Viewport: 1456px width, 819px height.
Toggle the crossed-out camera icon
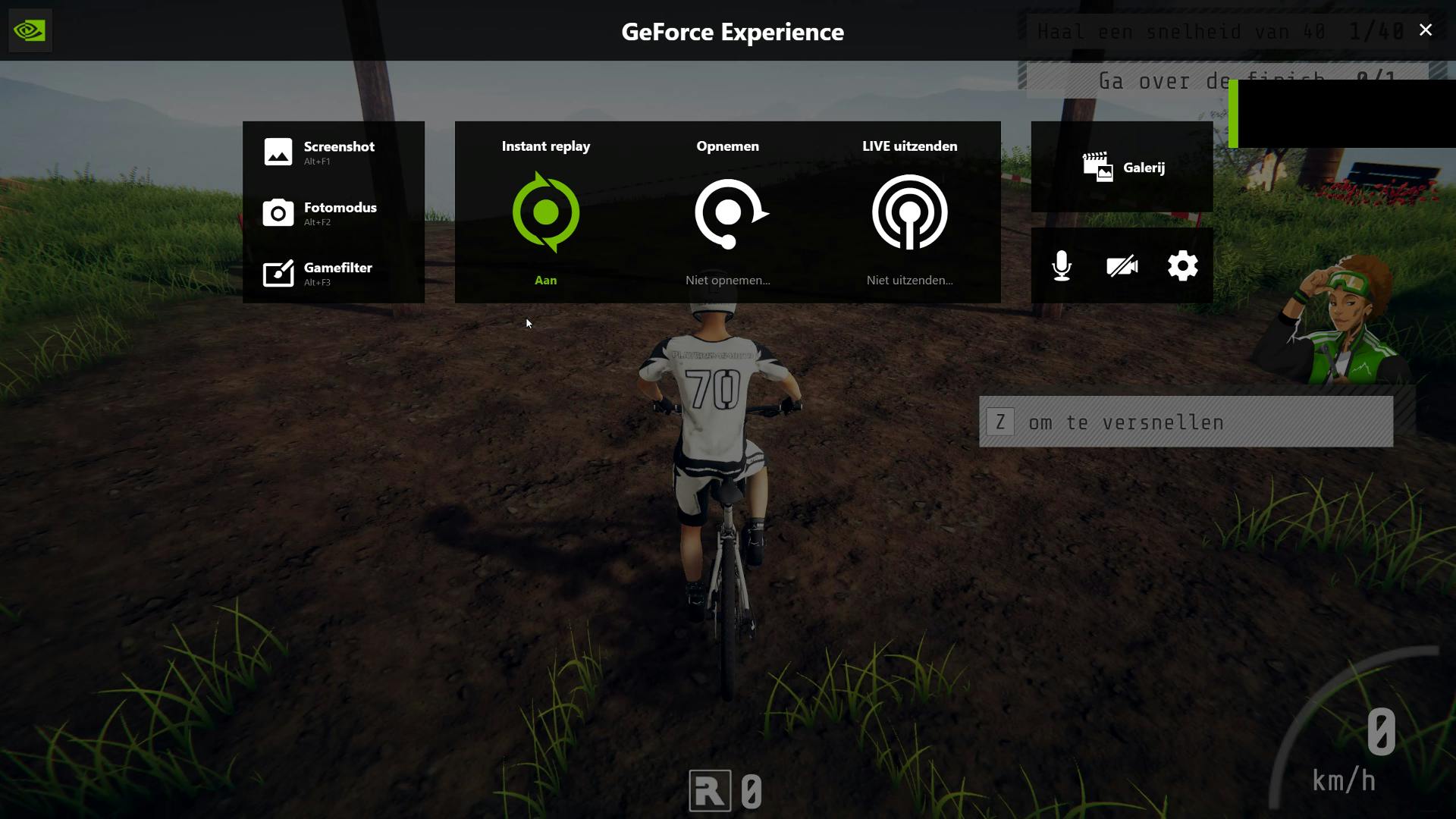point(1122,266)
